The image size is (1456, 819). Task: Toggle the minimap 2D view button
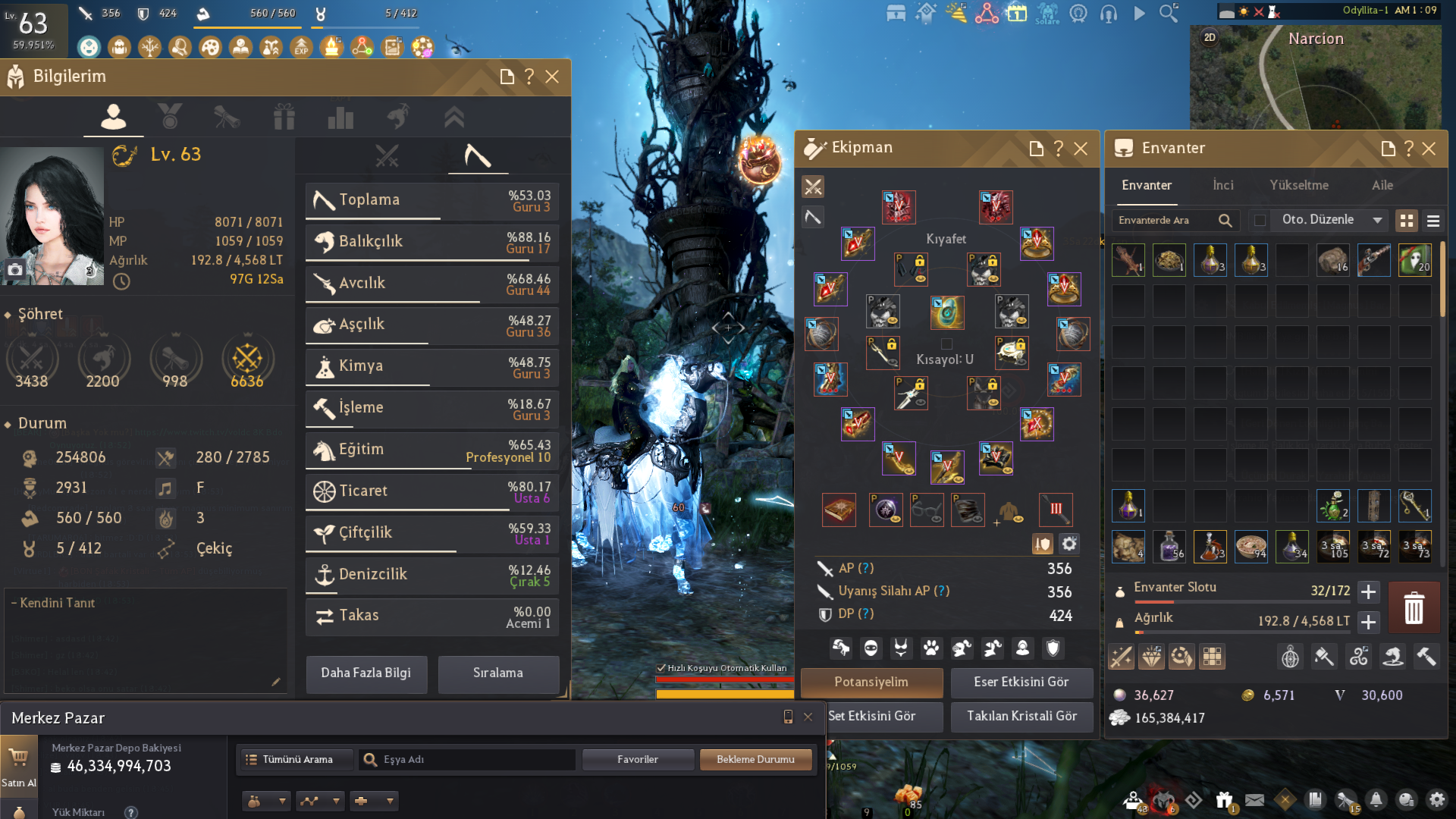pos(1210,37)
